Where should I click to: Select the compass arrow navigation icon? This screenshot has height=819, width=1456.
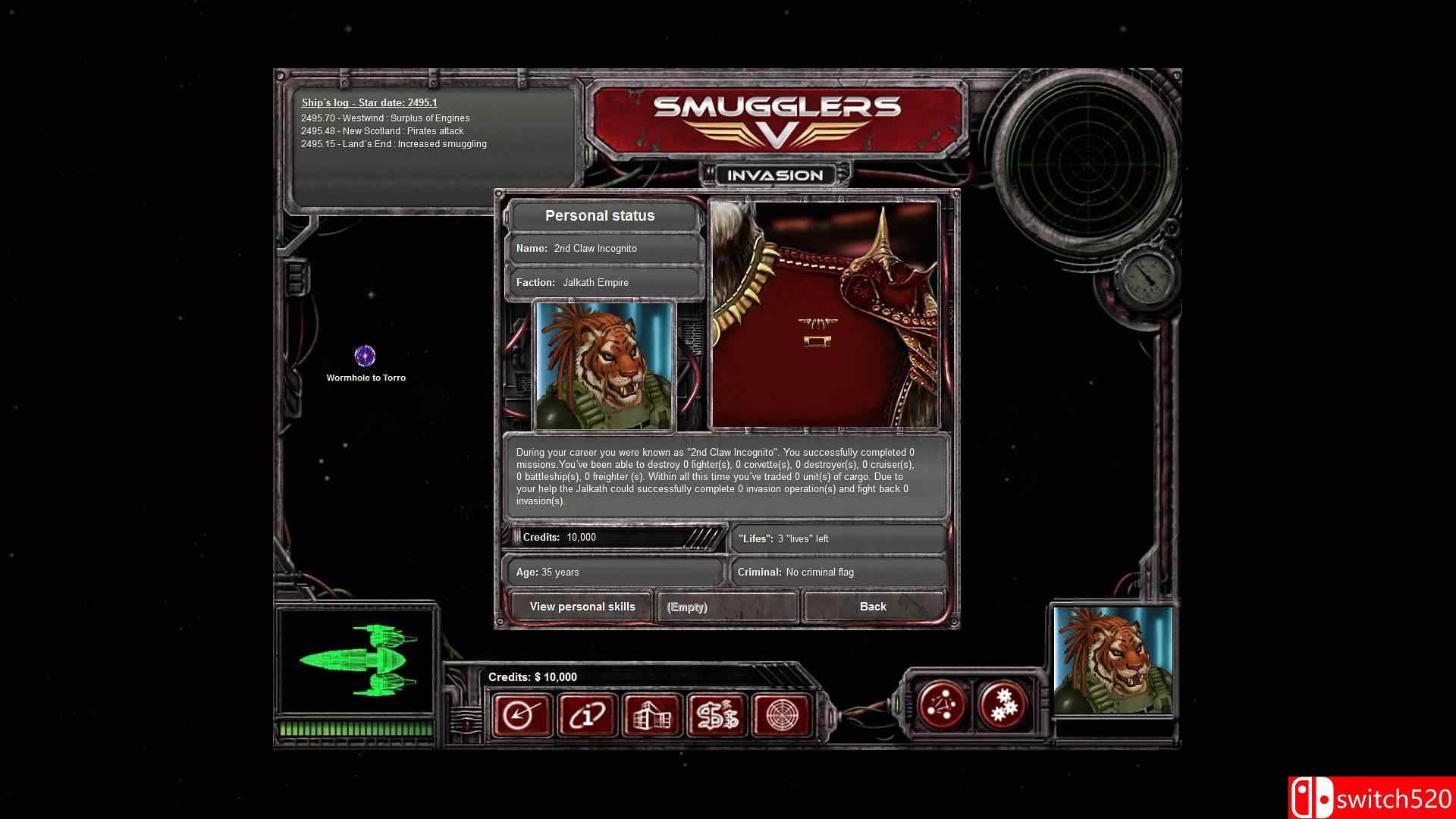(x=522, y=714)
